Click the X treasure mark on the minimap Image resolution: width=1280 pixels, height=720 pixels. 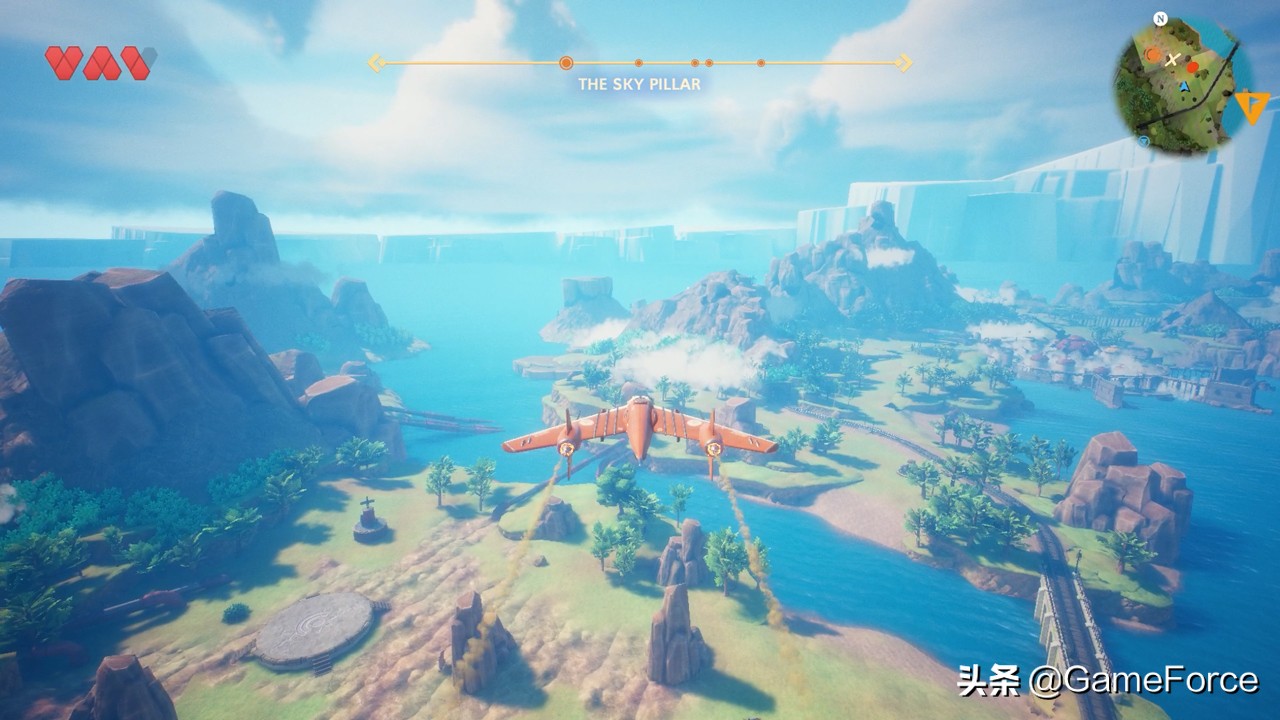tap(1172, 60)
